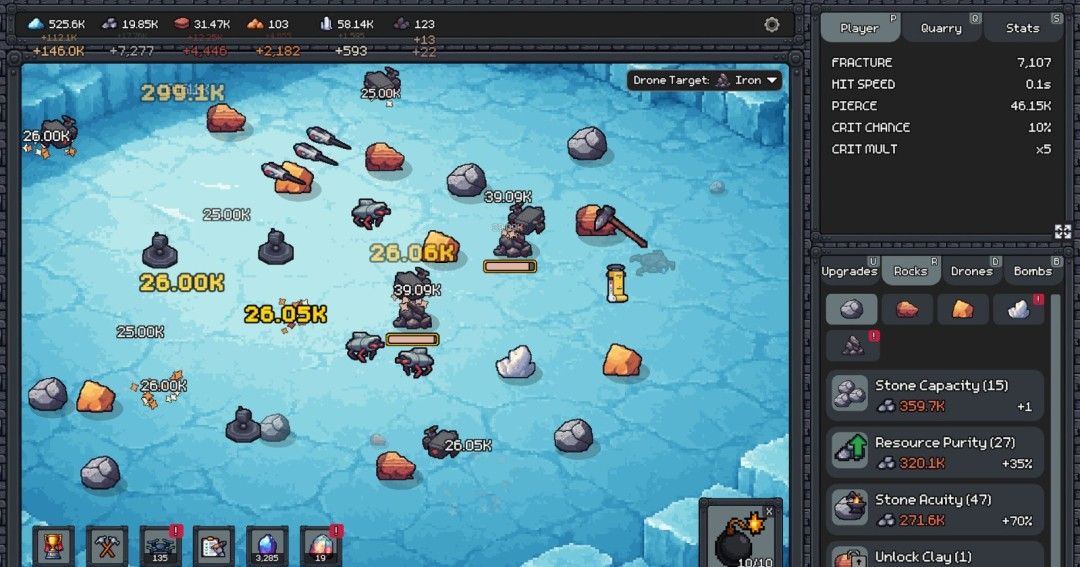Select the dark iron ore category
1080x567 pixels.
[853, 346]
